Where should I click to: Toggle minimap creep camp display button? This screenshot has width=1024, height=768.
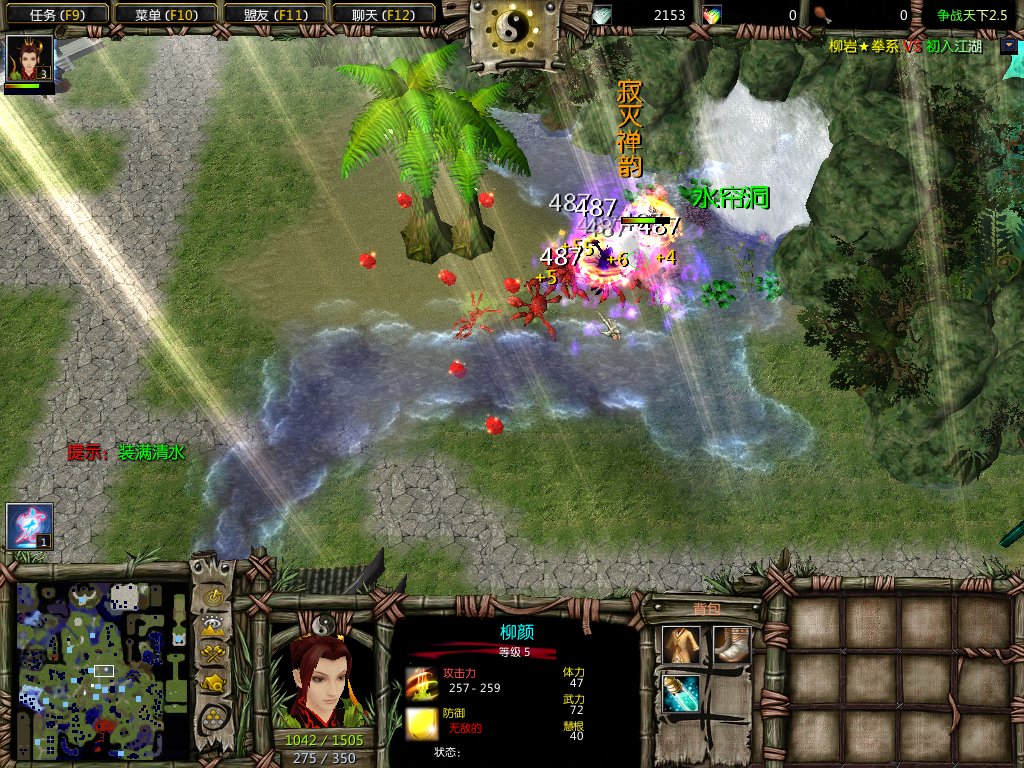213,684
